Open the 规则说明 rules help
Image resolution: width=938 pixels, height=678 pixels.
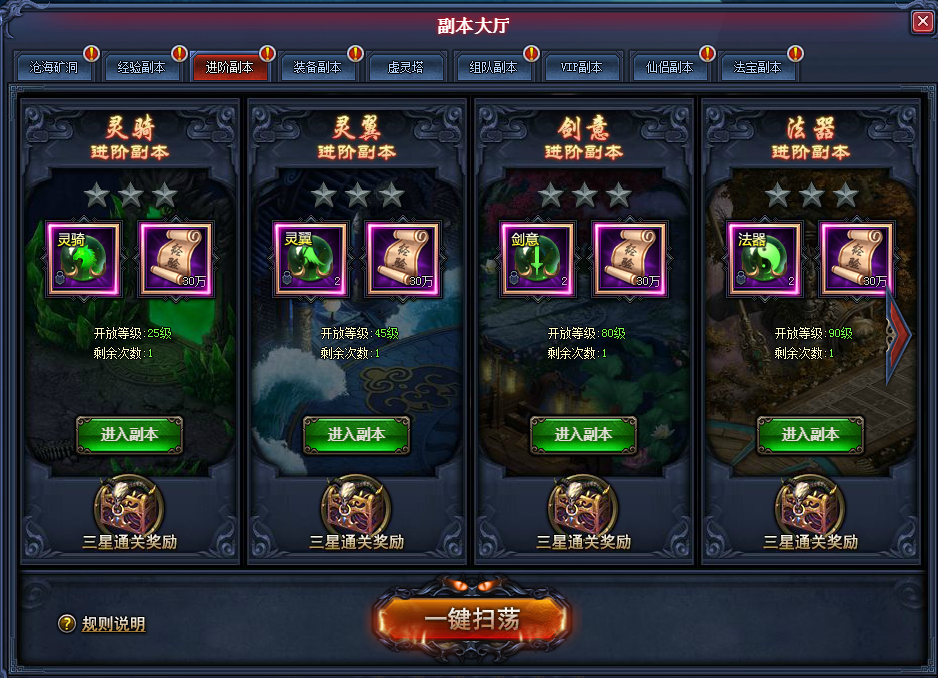[103, 624]
